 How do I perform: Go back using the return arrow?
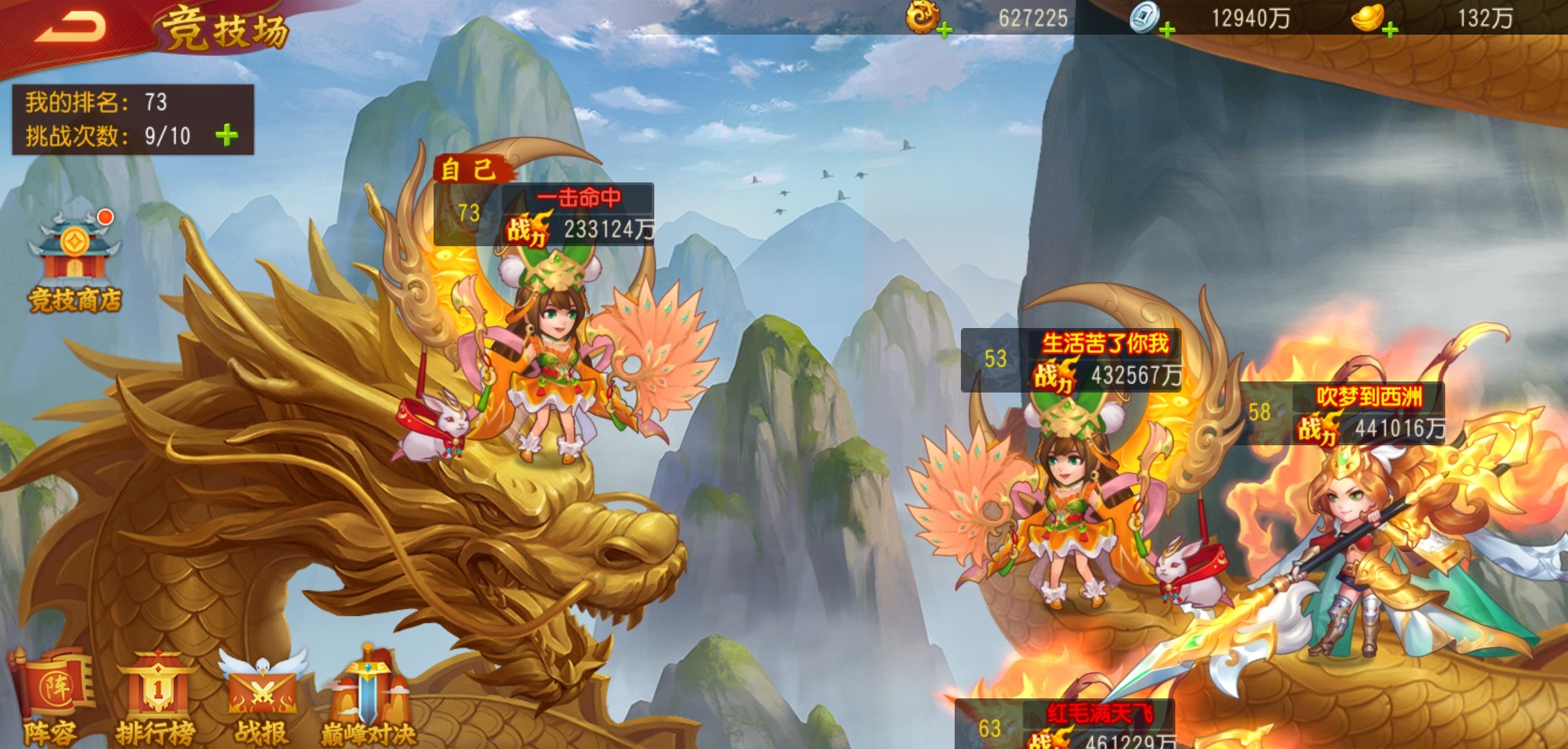point(71,28)
